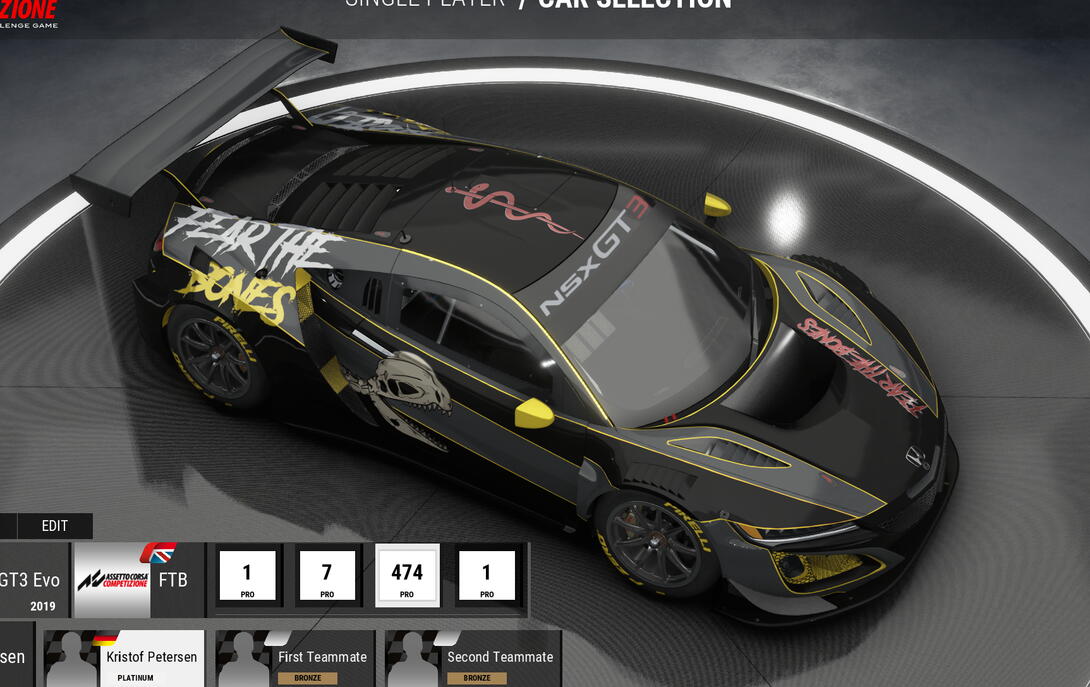Choose the FTB team tile

tap(139, 581)
